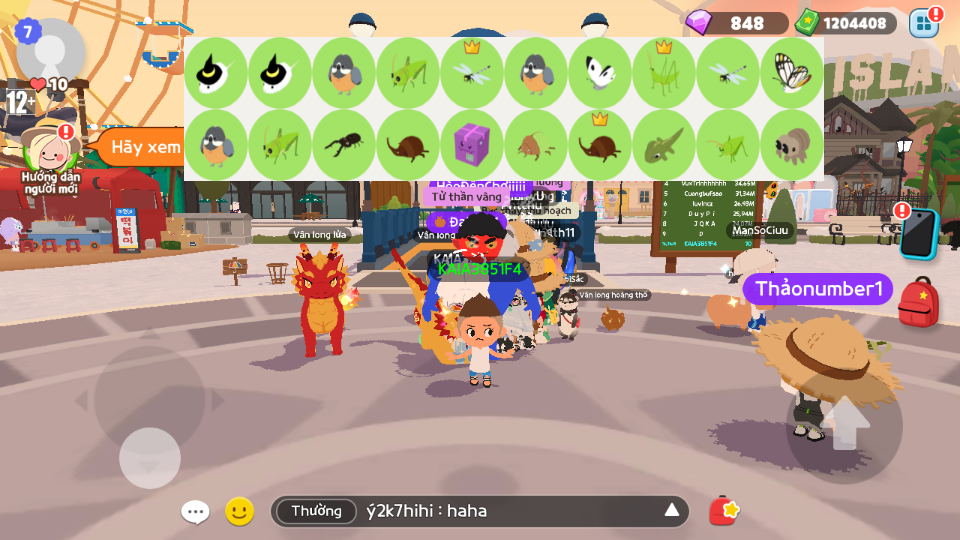Open the smartphone icon

tap(918, 236)
